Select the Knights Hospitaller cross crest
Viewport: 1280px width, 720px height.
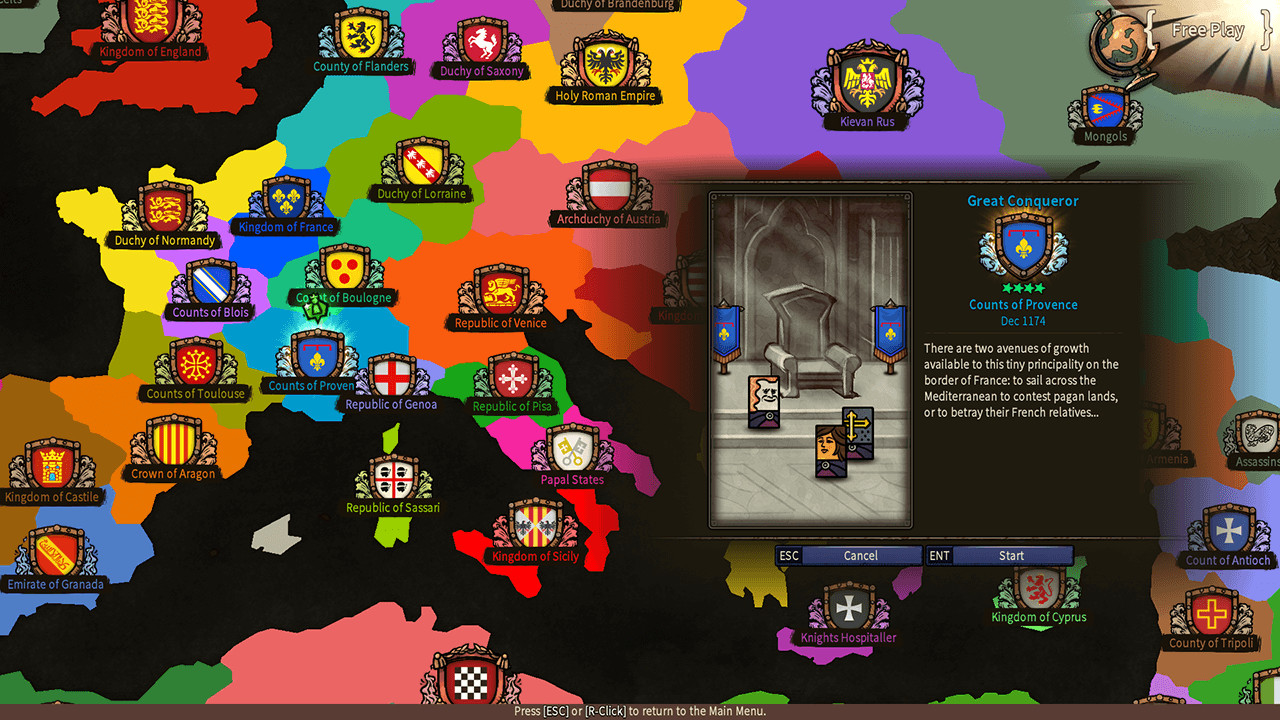849,606
